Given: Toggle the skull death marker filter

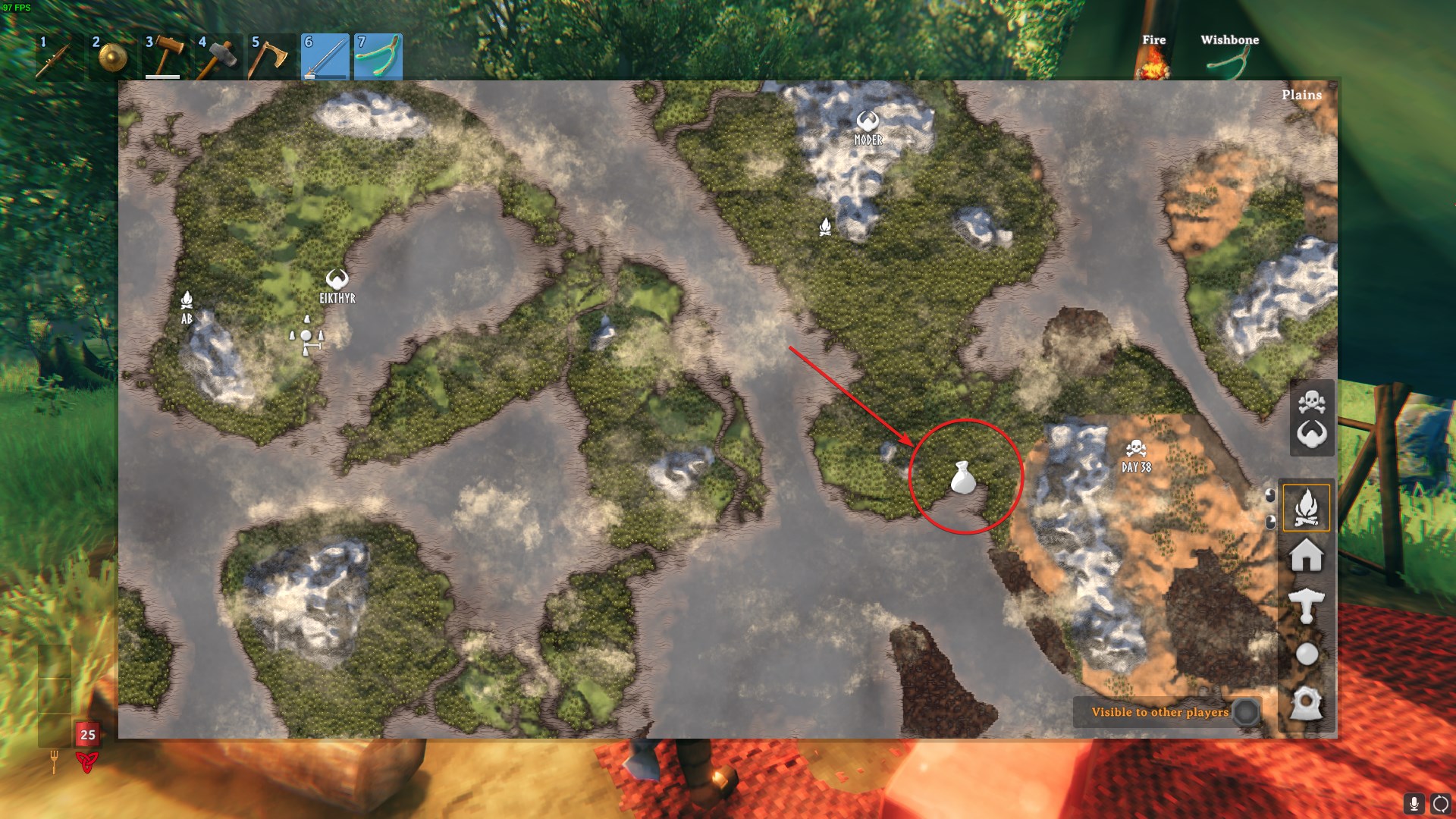Looking at the screenshot, I should coord(1312,401).
